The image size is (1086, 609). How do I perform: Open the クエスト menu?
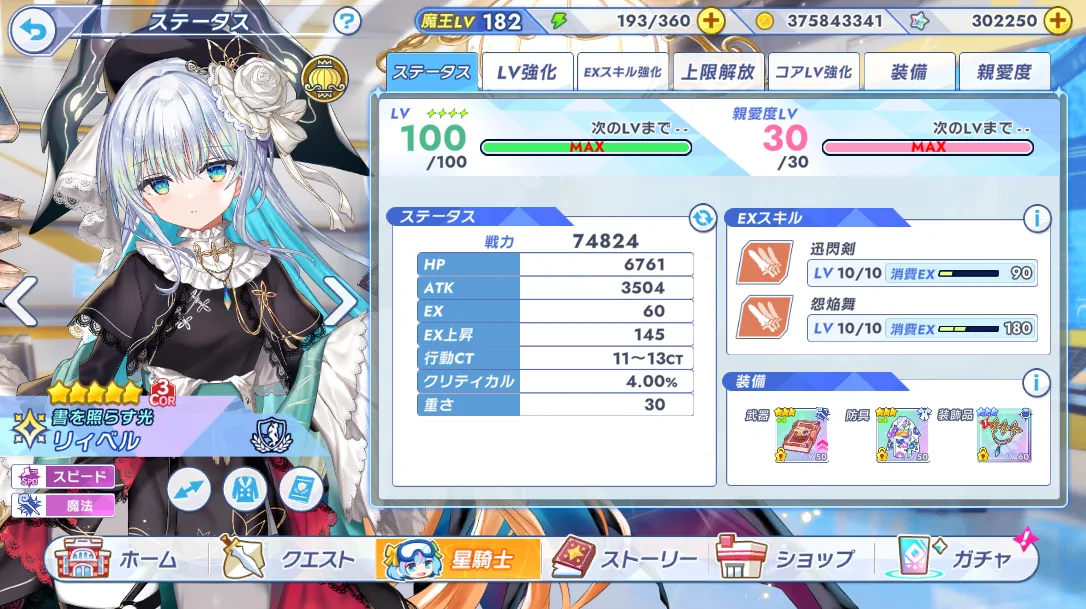point(290,560)
